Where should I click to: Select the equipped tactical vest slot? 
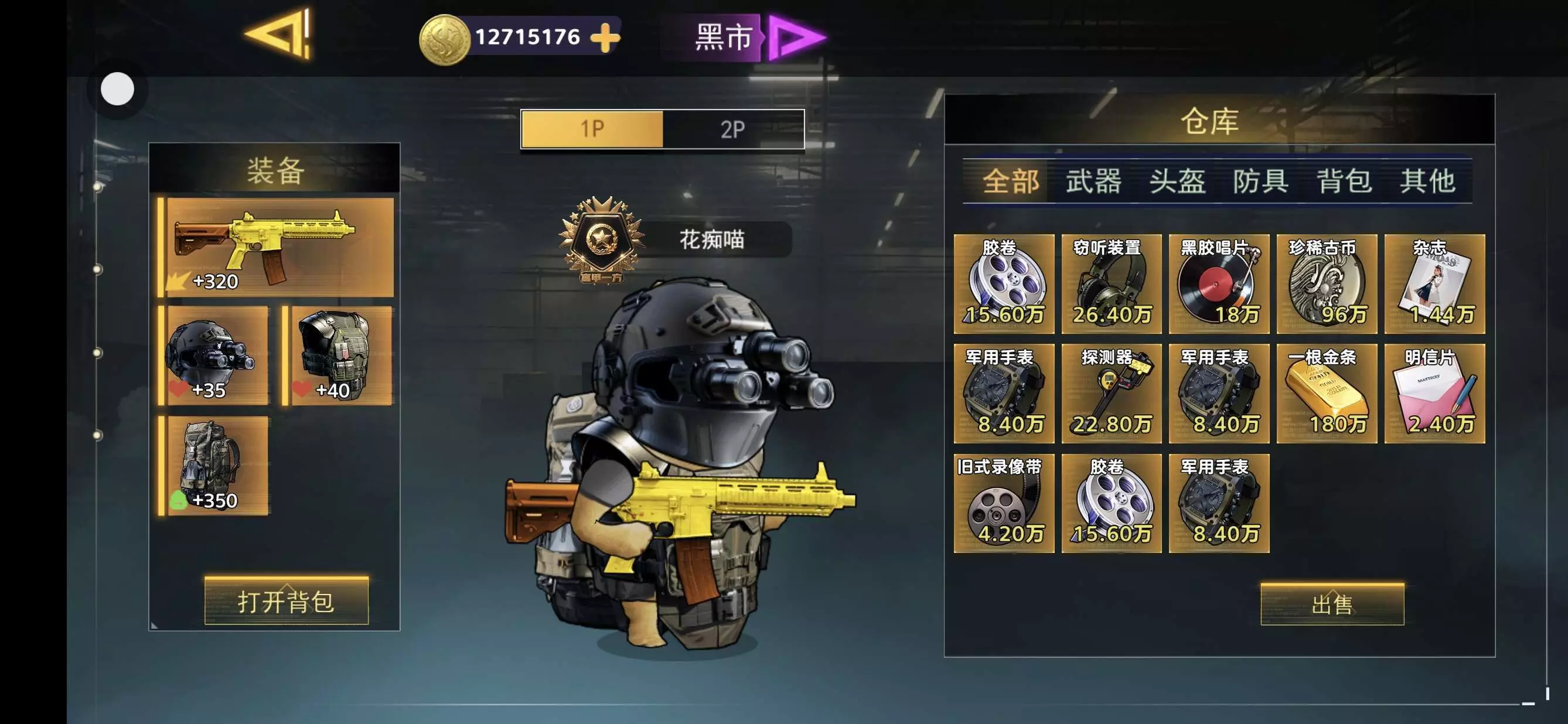coord(339,356)
